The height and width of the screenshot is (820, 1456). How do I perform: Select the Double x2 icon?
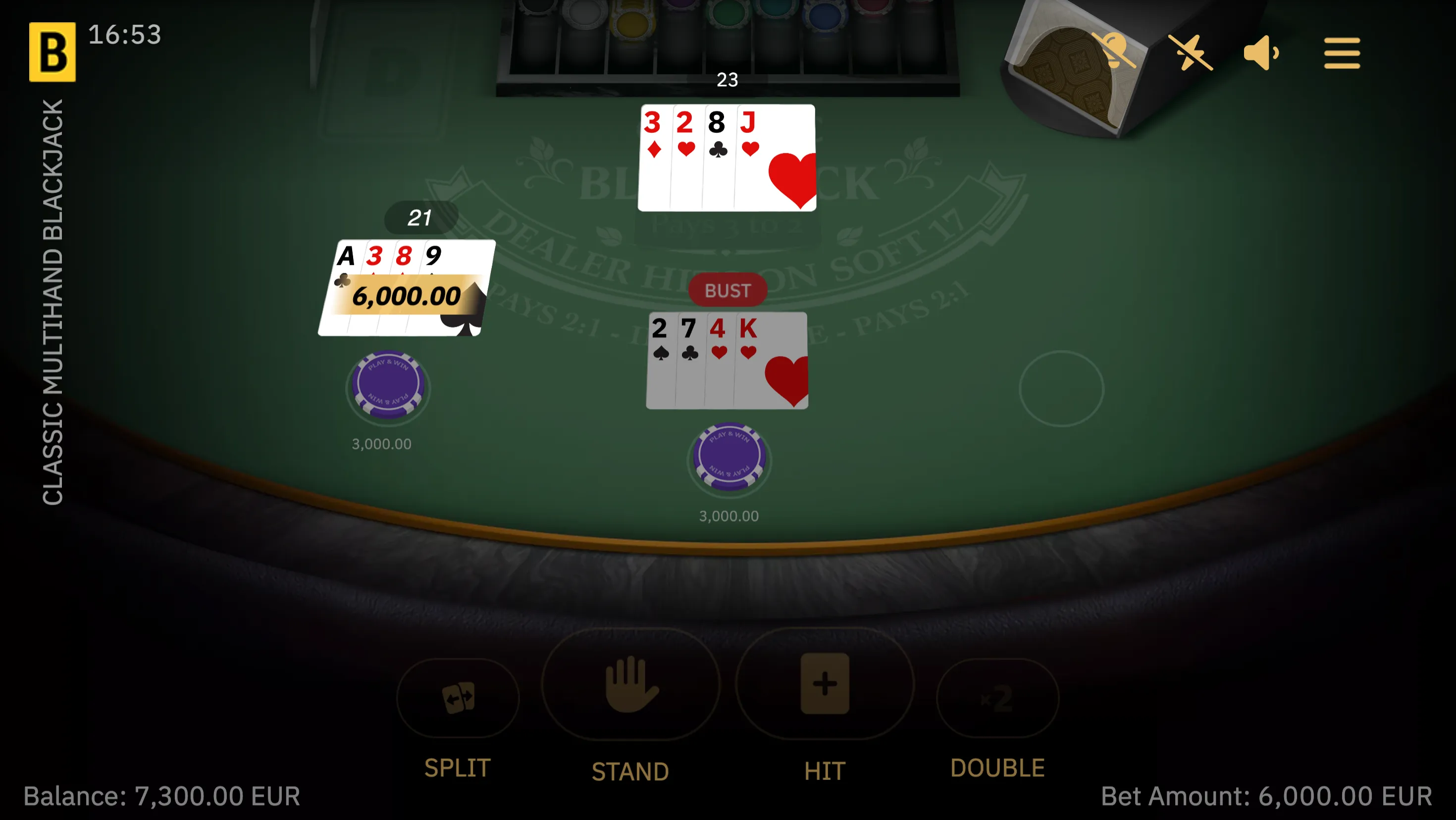[997, 698]
